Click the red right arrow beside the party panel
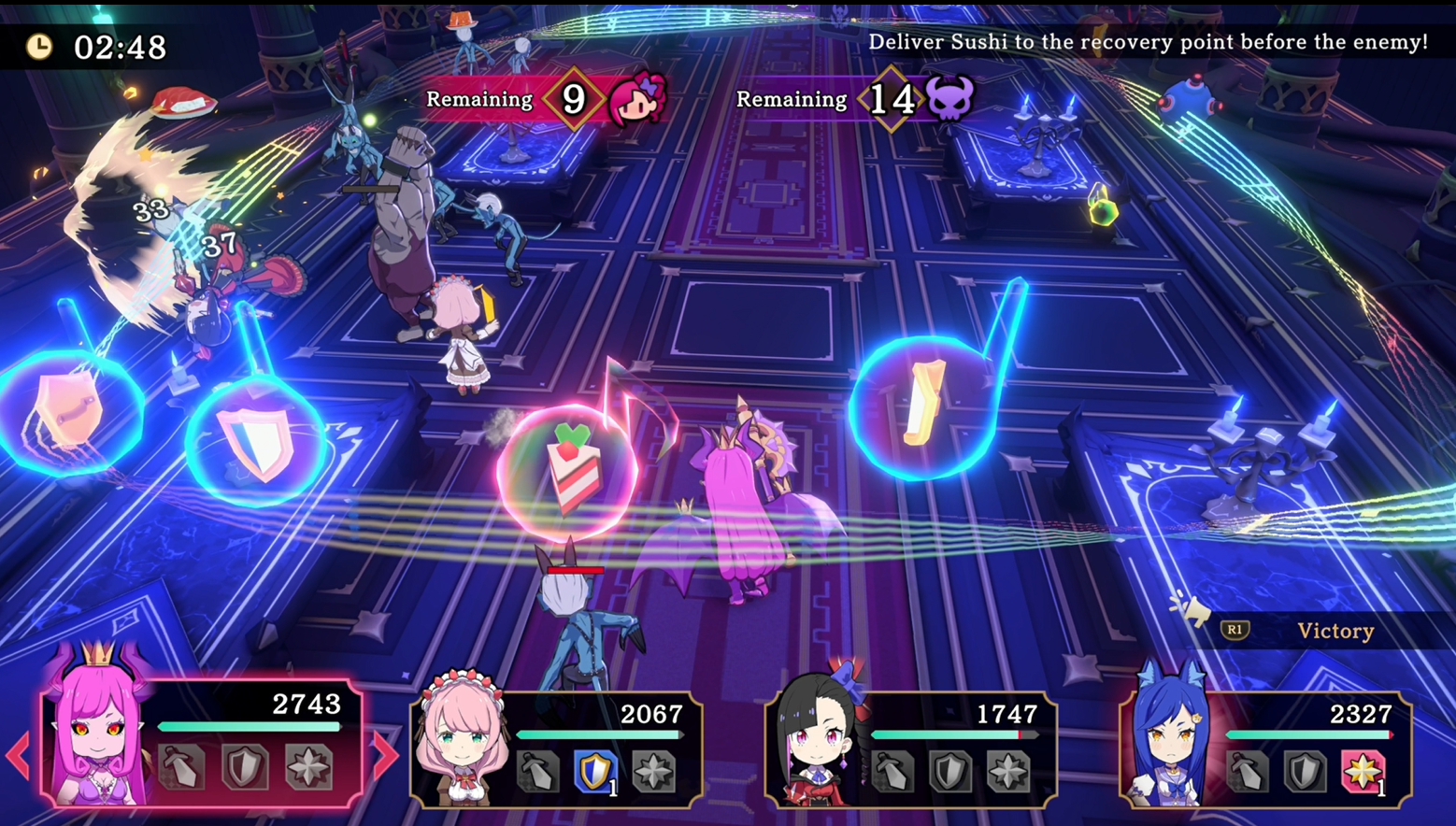The height and width of the screenshot is (826, 1456). (x=385, y=755)
